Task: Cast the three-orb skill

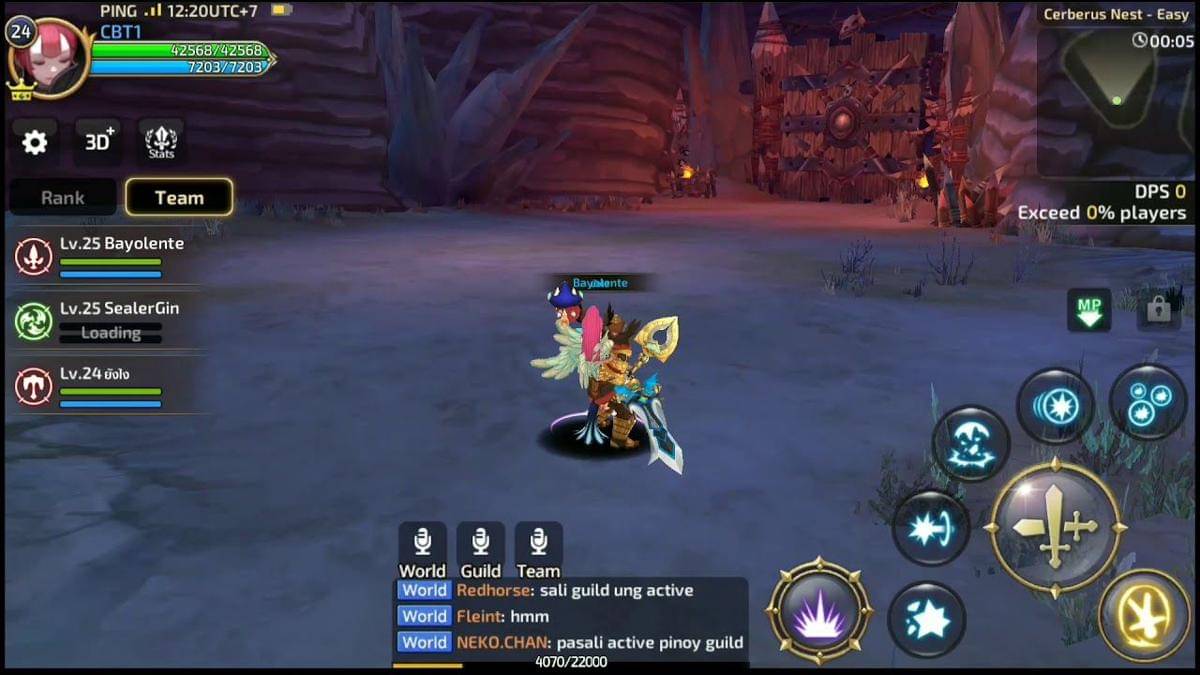Action: tap(1147, 402)
